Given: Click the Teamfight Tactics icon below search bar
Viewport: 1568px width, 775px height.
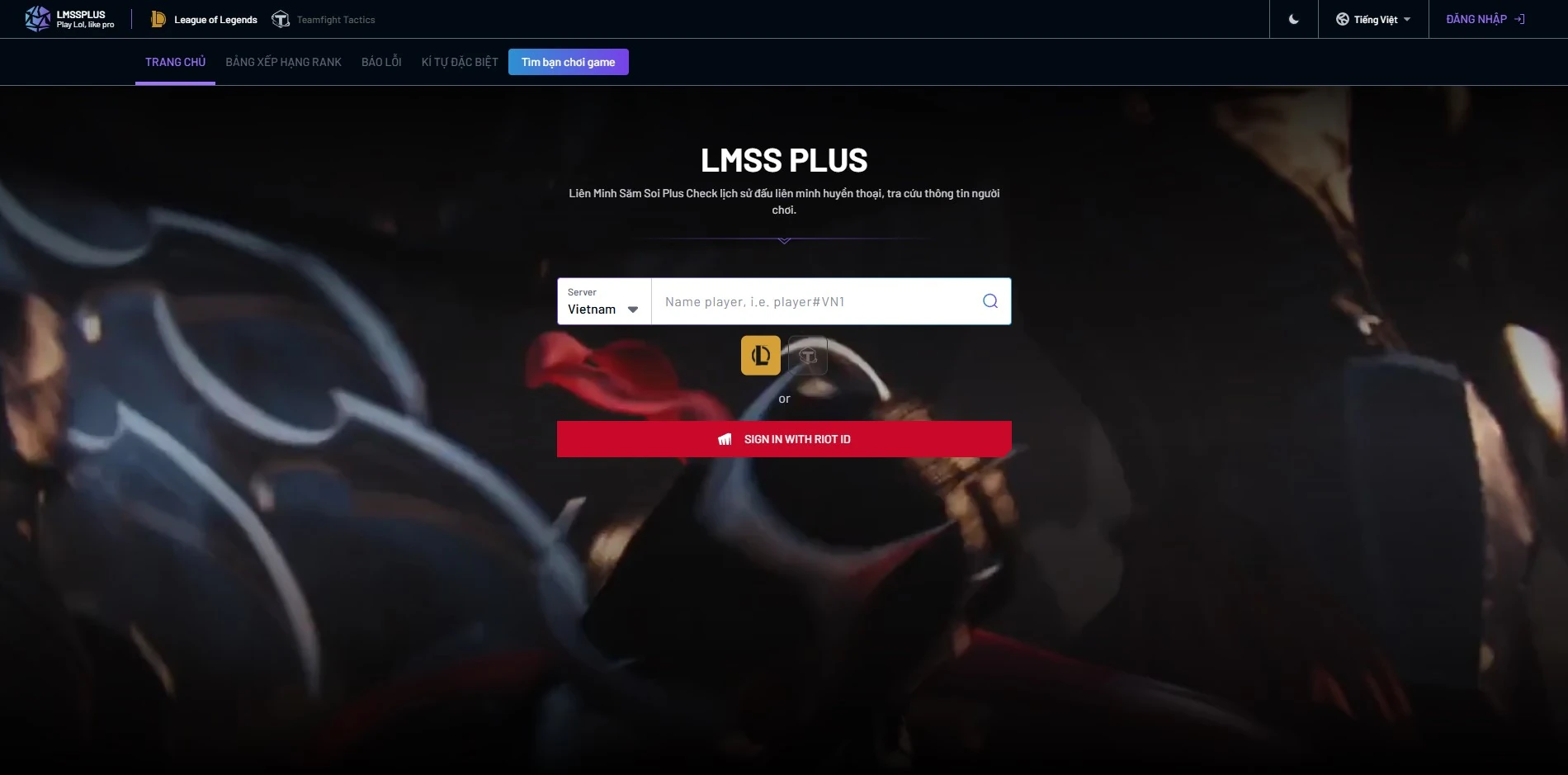Looking at the screenshot, I should pos(808,355).
